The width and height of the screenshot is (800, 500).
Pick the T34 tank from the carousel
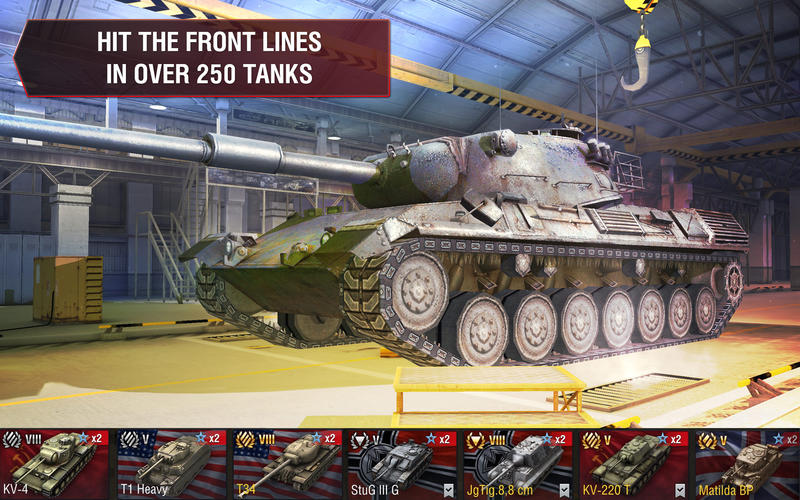click(286, 465)
